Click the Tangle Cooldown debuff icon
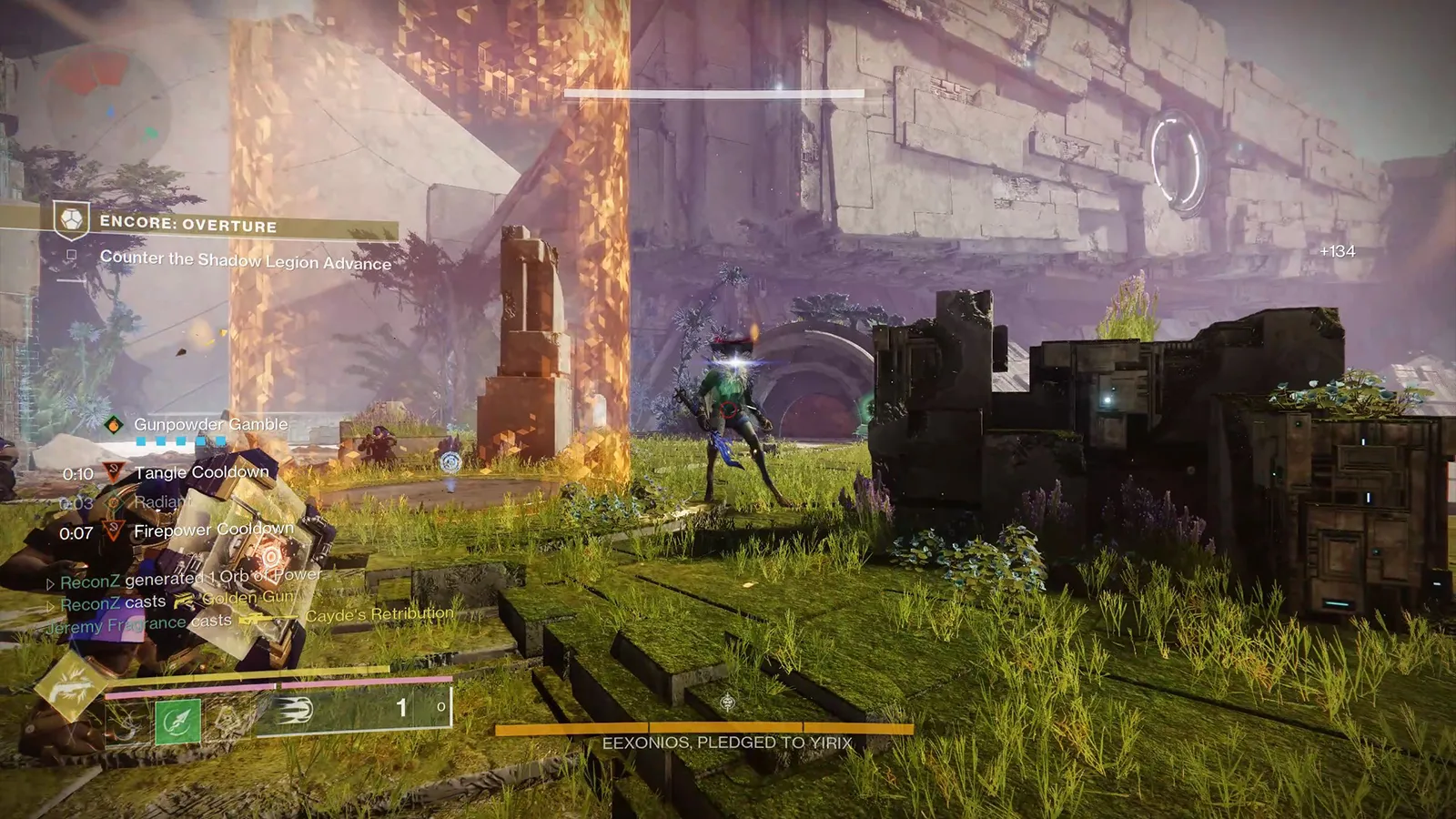 pyautogui.click(x=114, y=471)
